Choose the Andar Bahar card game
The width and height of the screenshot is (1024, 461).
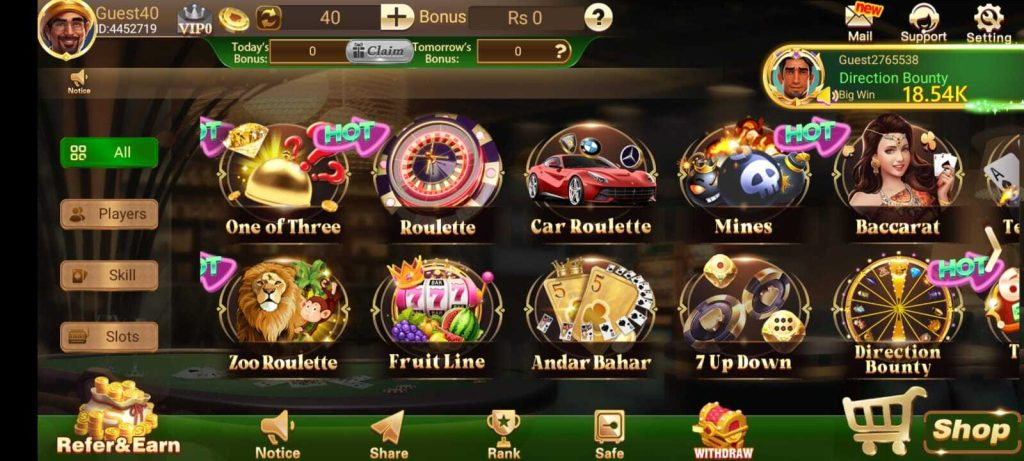590,312
